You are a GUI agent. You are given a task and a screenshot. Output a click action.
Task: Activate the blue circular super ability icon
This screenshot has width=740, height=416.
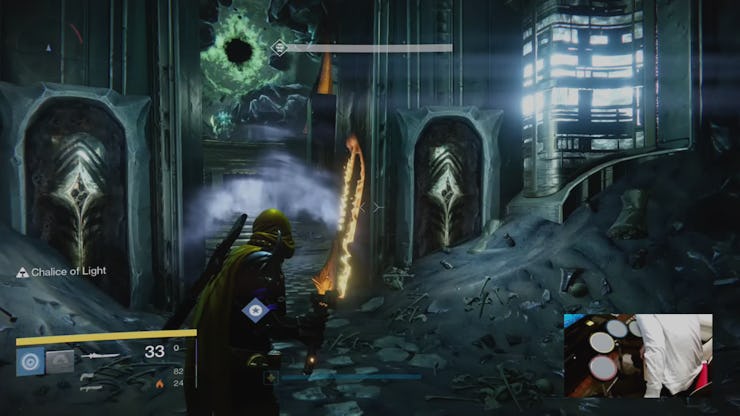[x=29, y=361]
